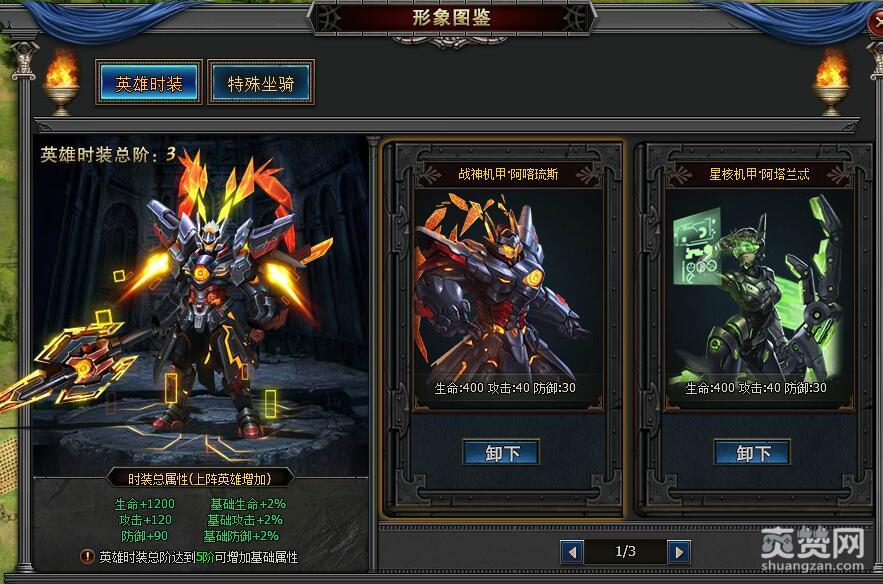Viewport: 883px width, 584px height.
Task: Click 卸下 under the 战神机甲 costume
Action: point(502,453)
